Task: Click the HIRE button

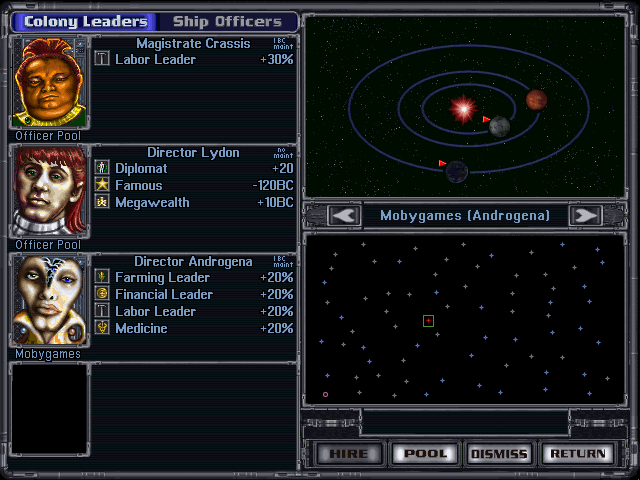Action: tap(349, 453)
